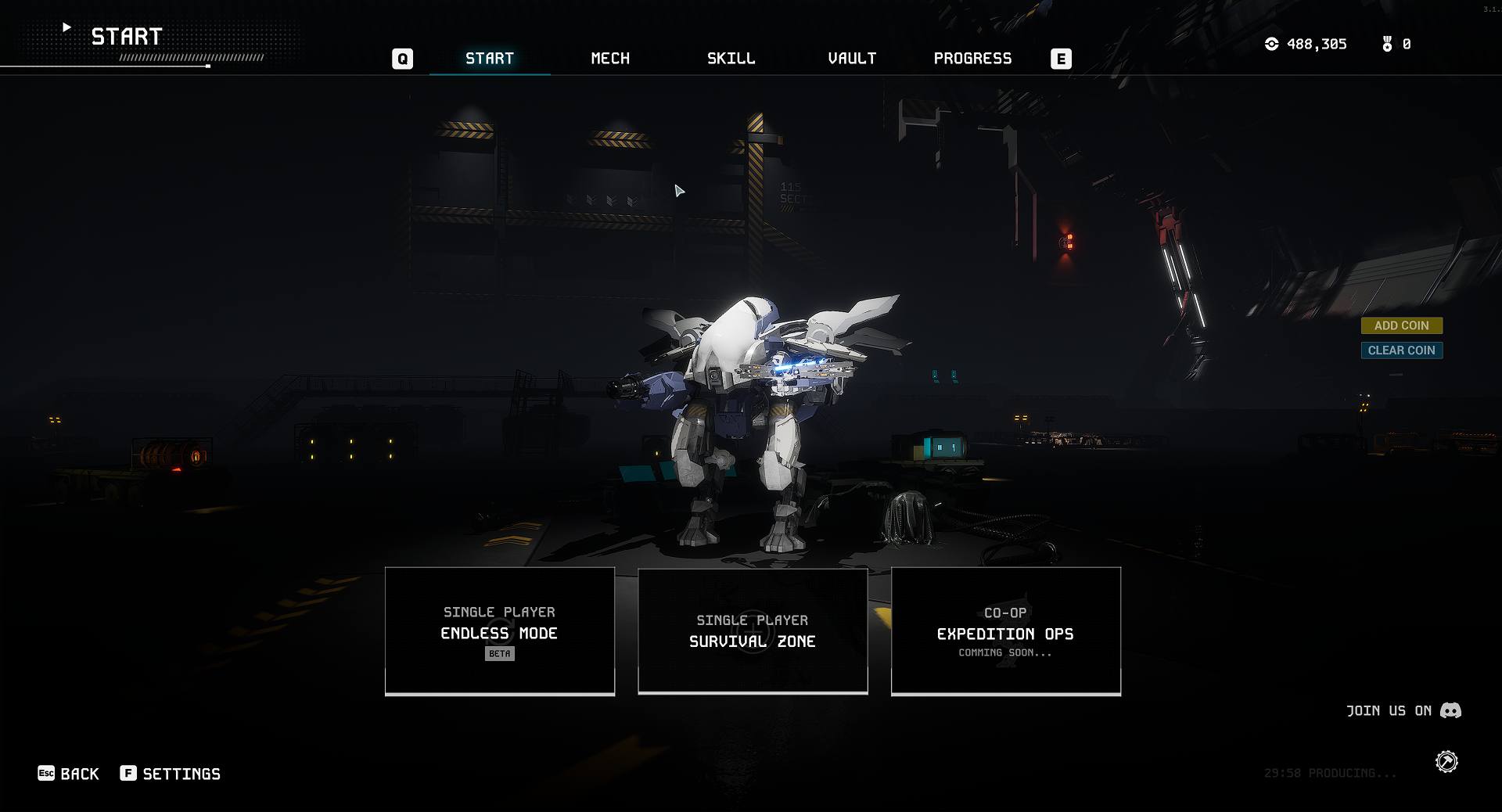This screenshot has height=812, width=1502.
Task: Switch to the Mech tab
Action: coord(610,59)
